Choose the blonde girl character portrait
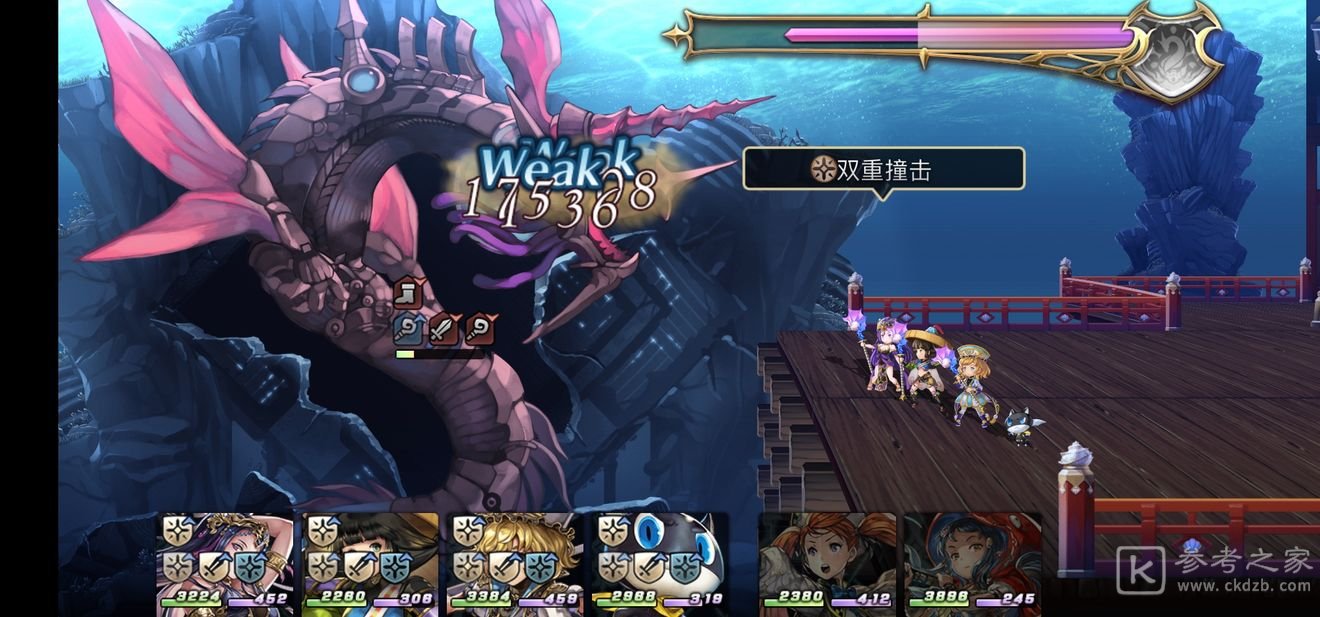This screenshot has width=1320, height=617. click(x=515, y=561)
